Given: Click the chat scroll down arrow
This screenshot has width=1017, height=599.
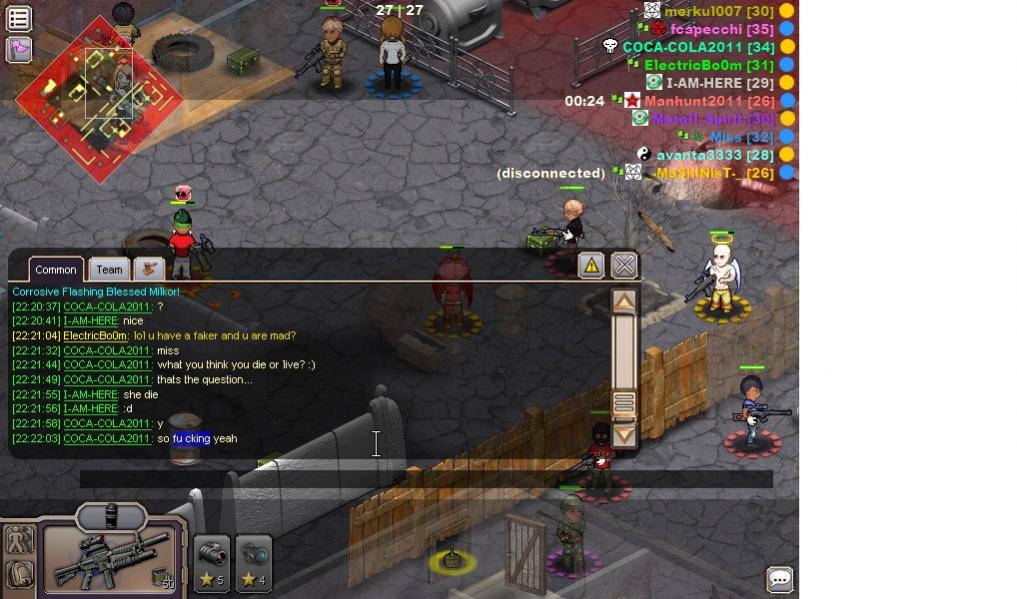Looking at the screenshot, I should 624,435.
